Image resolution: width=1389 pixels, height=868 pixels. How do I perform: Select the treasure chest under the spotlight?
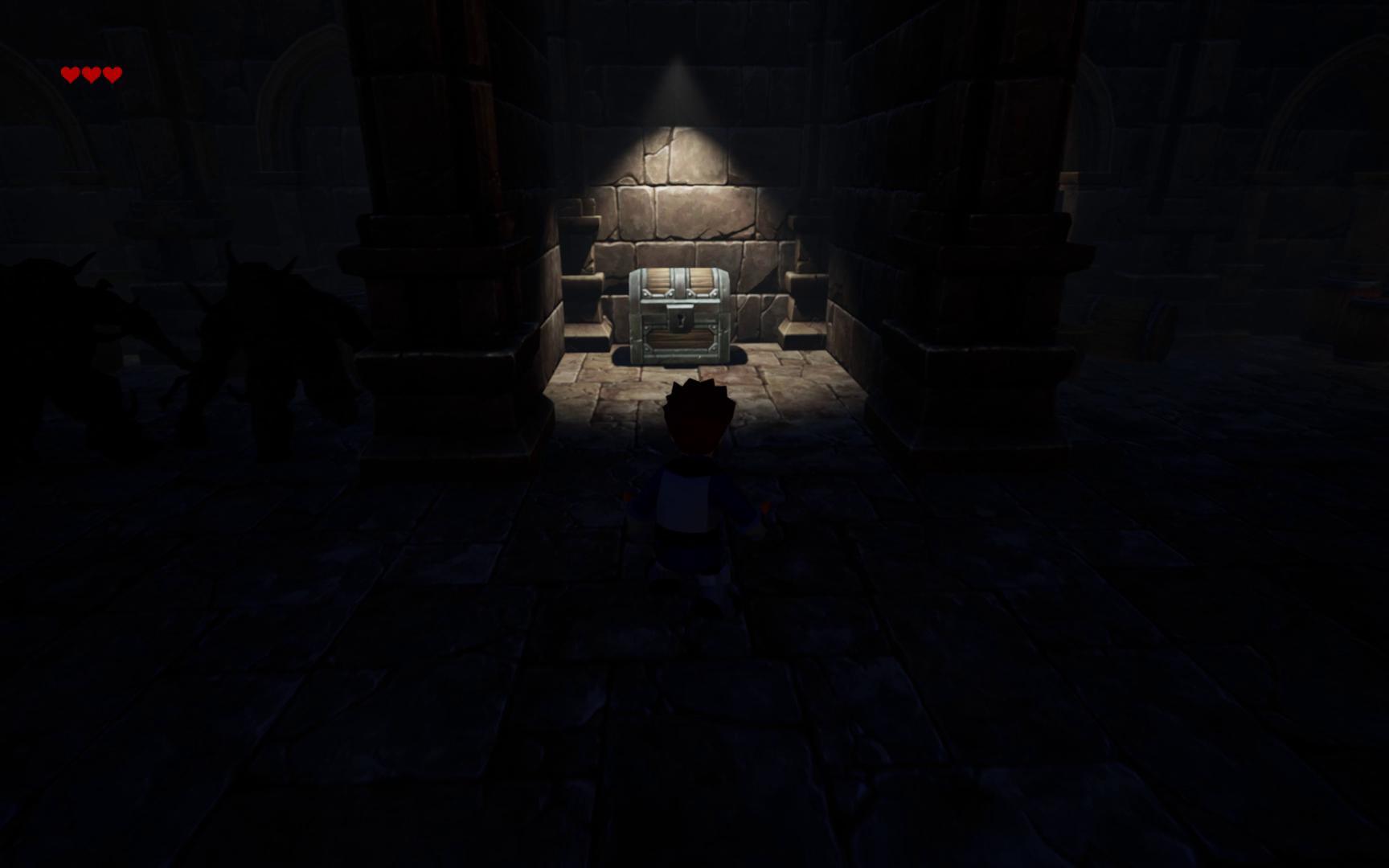682,313
